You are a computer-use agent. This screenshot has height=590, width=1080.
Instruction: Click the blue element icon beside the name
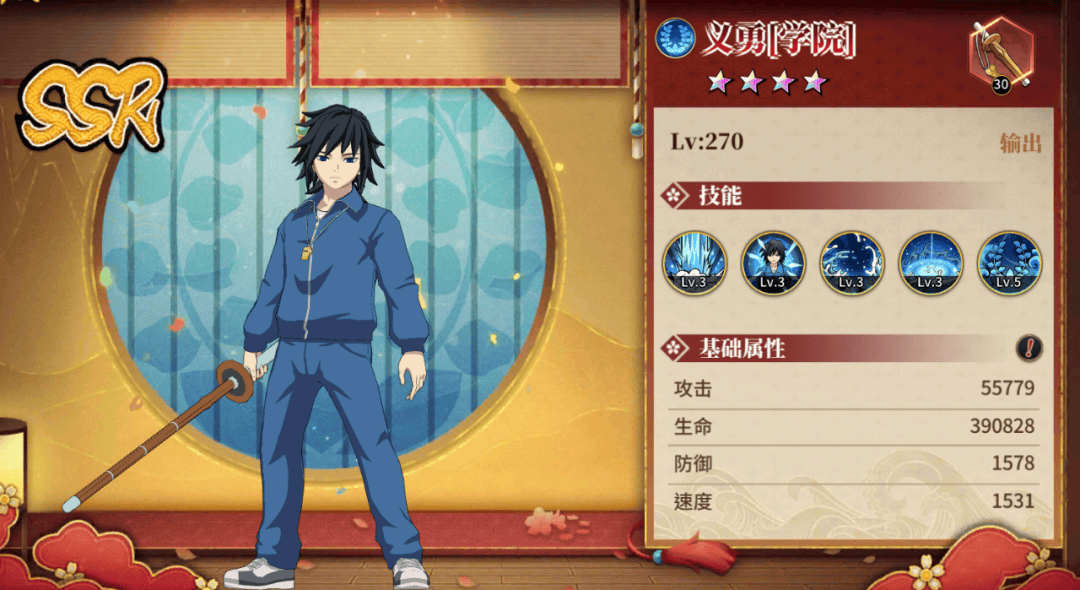[675, 39]
